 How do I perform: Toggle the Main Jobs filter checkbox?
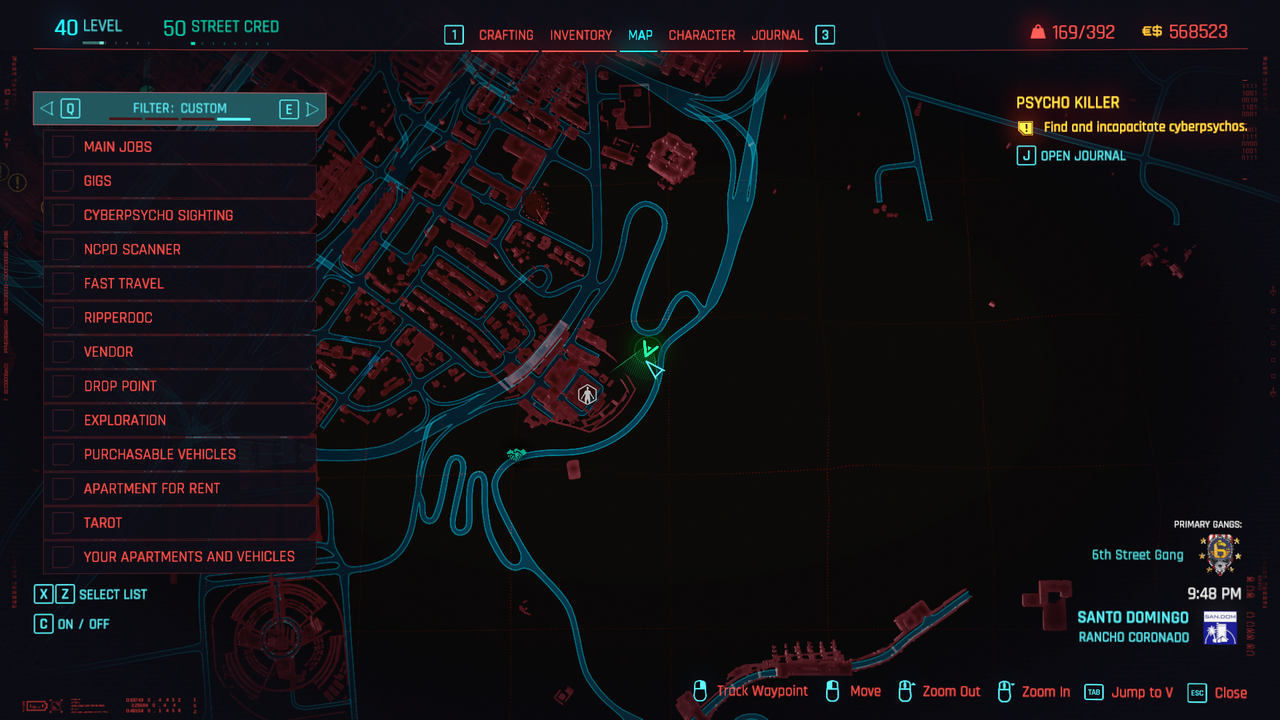click(x=64, y=147)
